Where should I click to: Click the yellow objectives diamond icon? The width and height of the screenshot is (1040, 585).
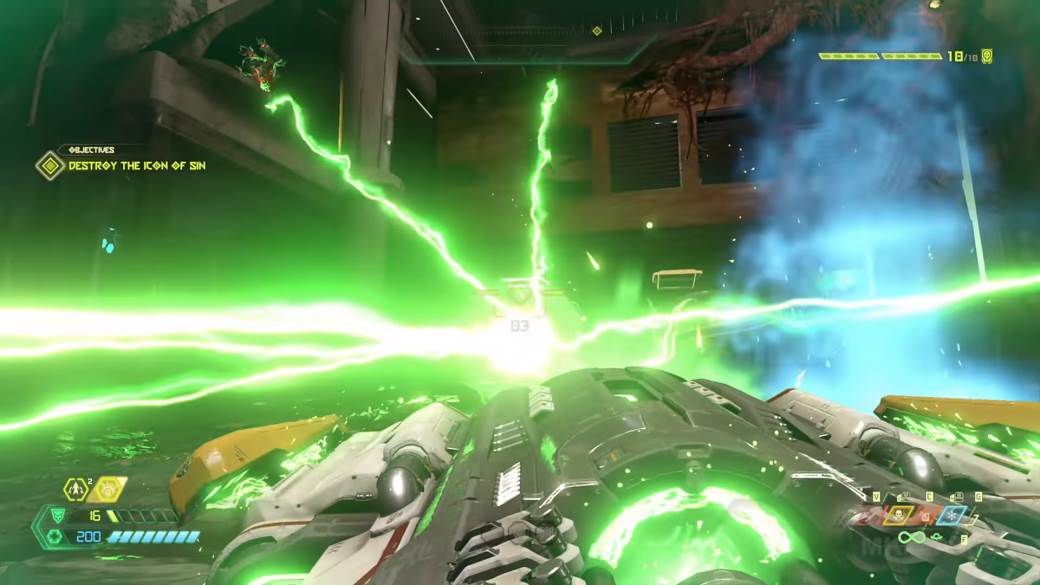pos(50,165)
